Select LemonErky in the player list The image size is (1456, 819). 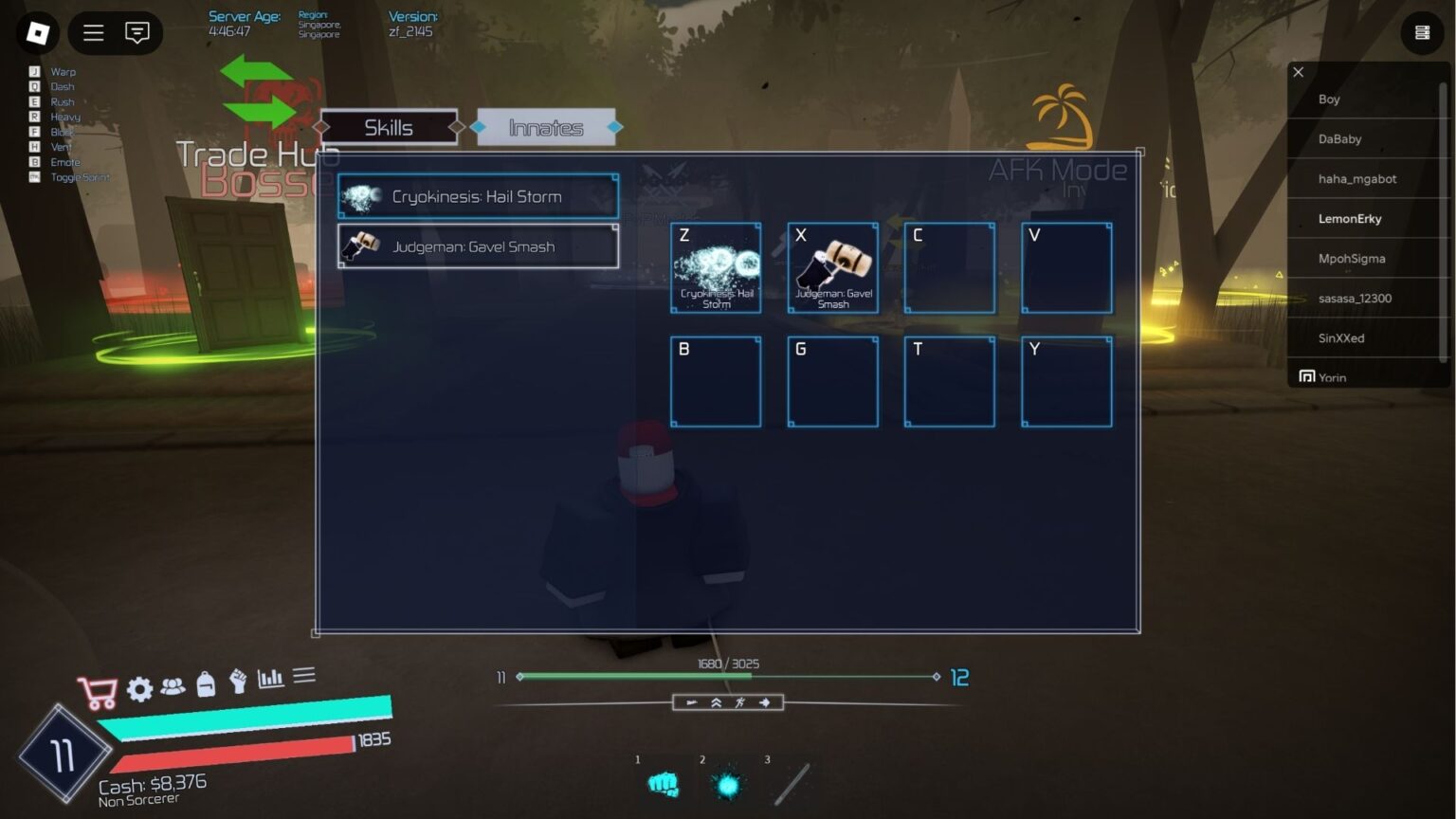pyautogui.click(x=1350, y=218)
